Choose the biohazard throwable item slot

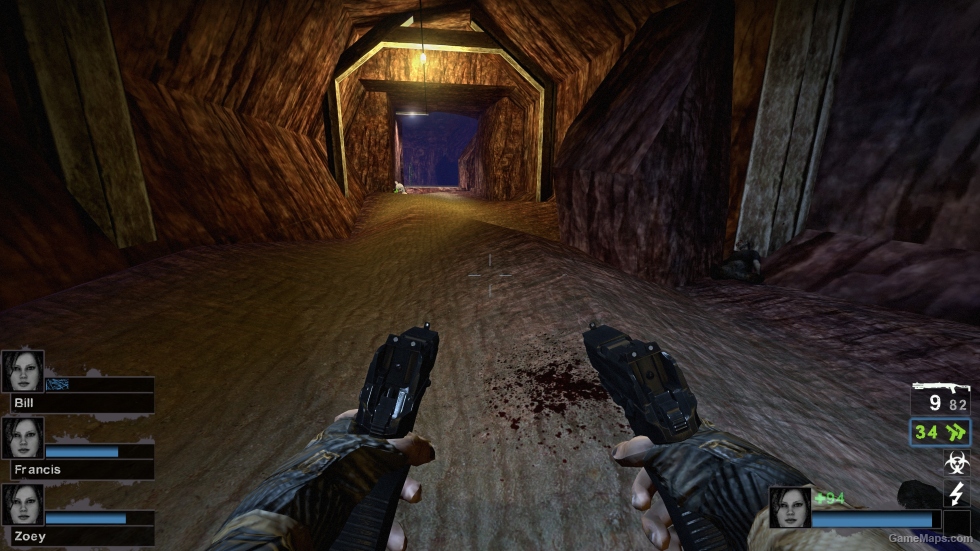956,463
